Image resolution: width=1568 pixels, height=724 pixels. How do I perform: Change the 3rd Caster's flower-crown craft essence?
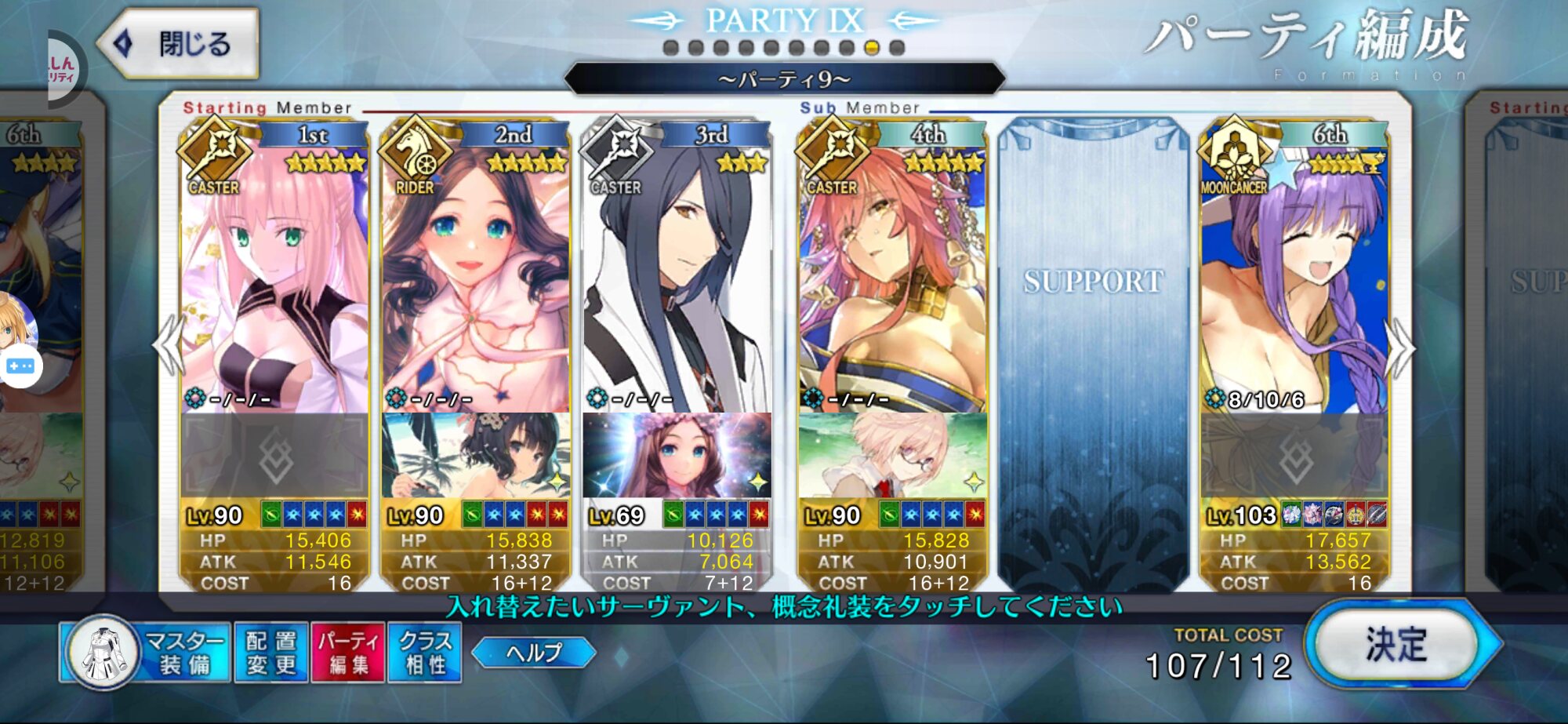point(676,455)
